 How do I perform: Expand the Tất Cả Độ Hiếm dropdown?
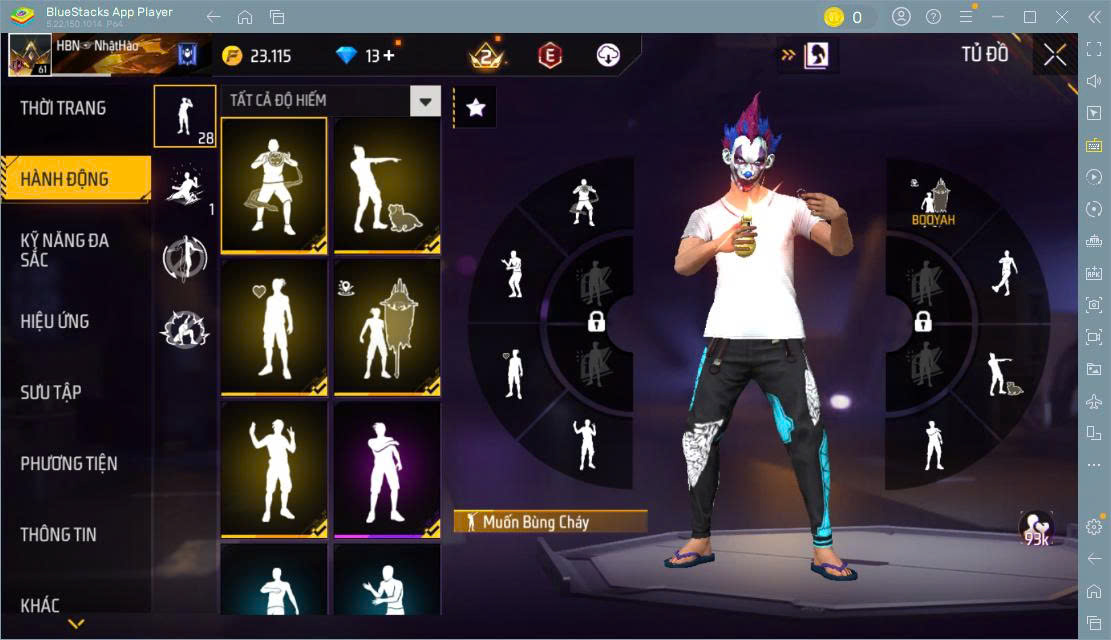(427, 100)
